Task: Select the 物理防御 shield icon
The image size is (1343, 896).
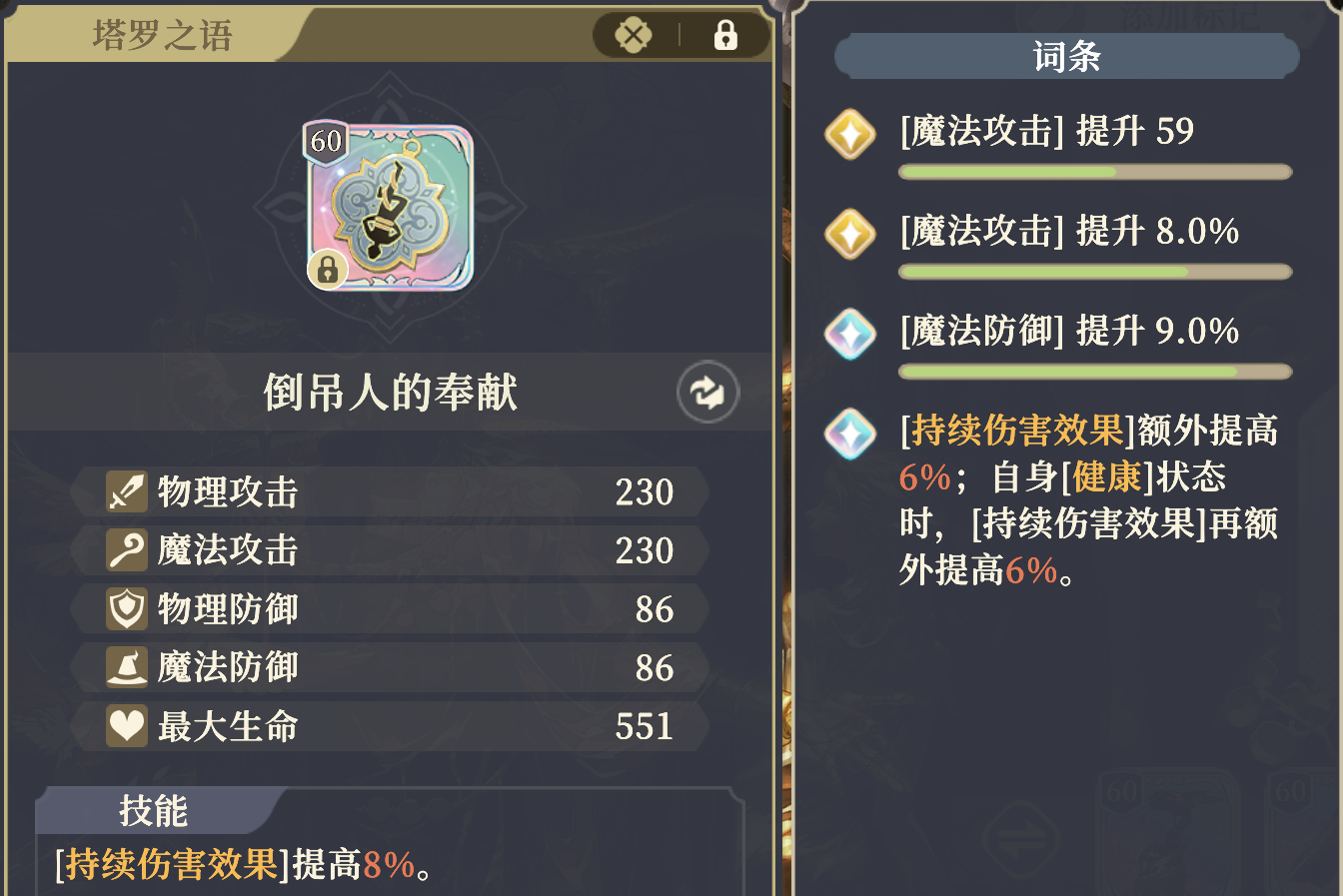Action: click(x=129, y=608)
